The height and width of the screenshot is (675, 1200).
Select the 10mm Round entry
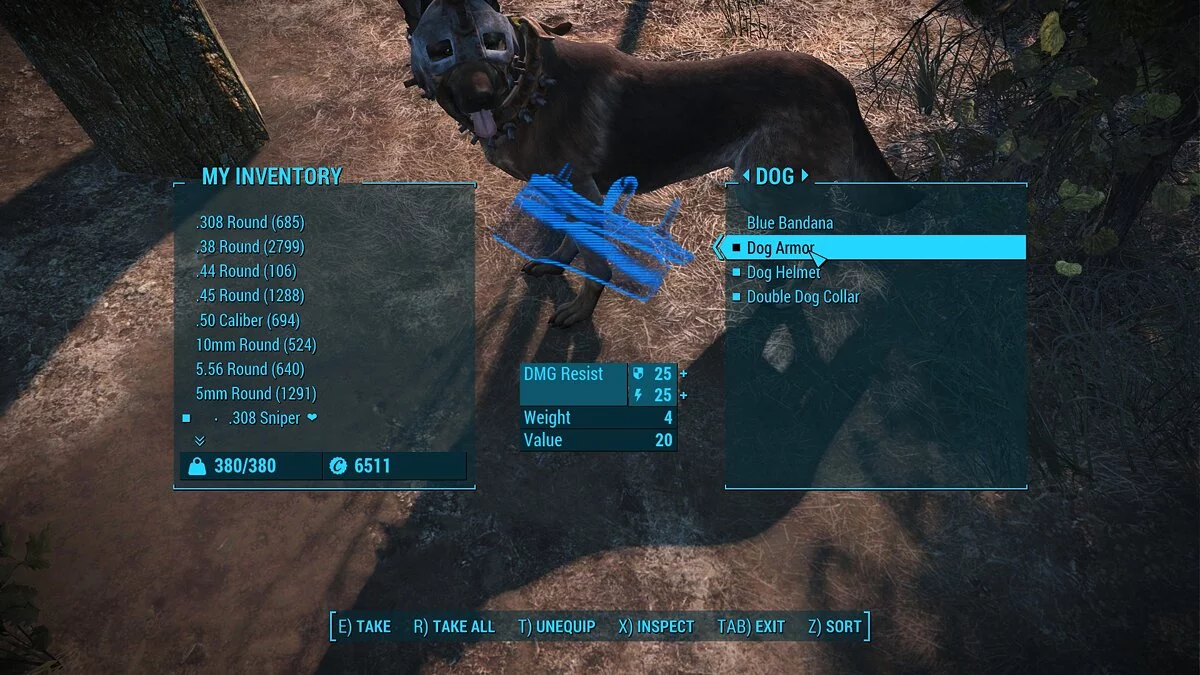click(x=256, y=344)
